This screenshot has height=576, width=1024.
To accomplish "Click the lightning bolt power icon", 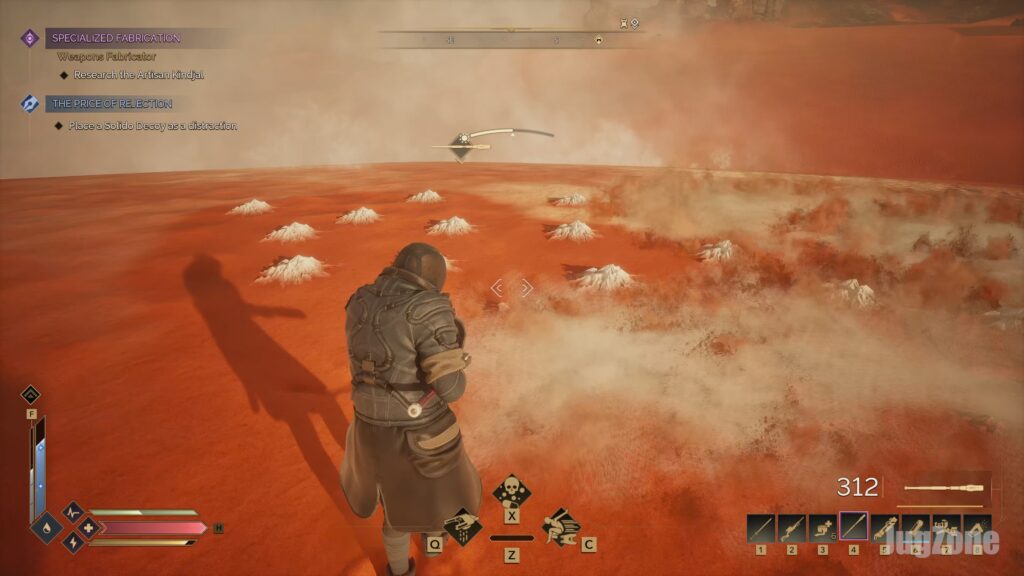I will [73, 542].
